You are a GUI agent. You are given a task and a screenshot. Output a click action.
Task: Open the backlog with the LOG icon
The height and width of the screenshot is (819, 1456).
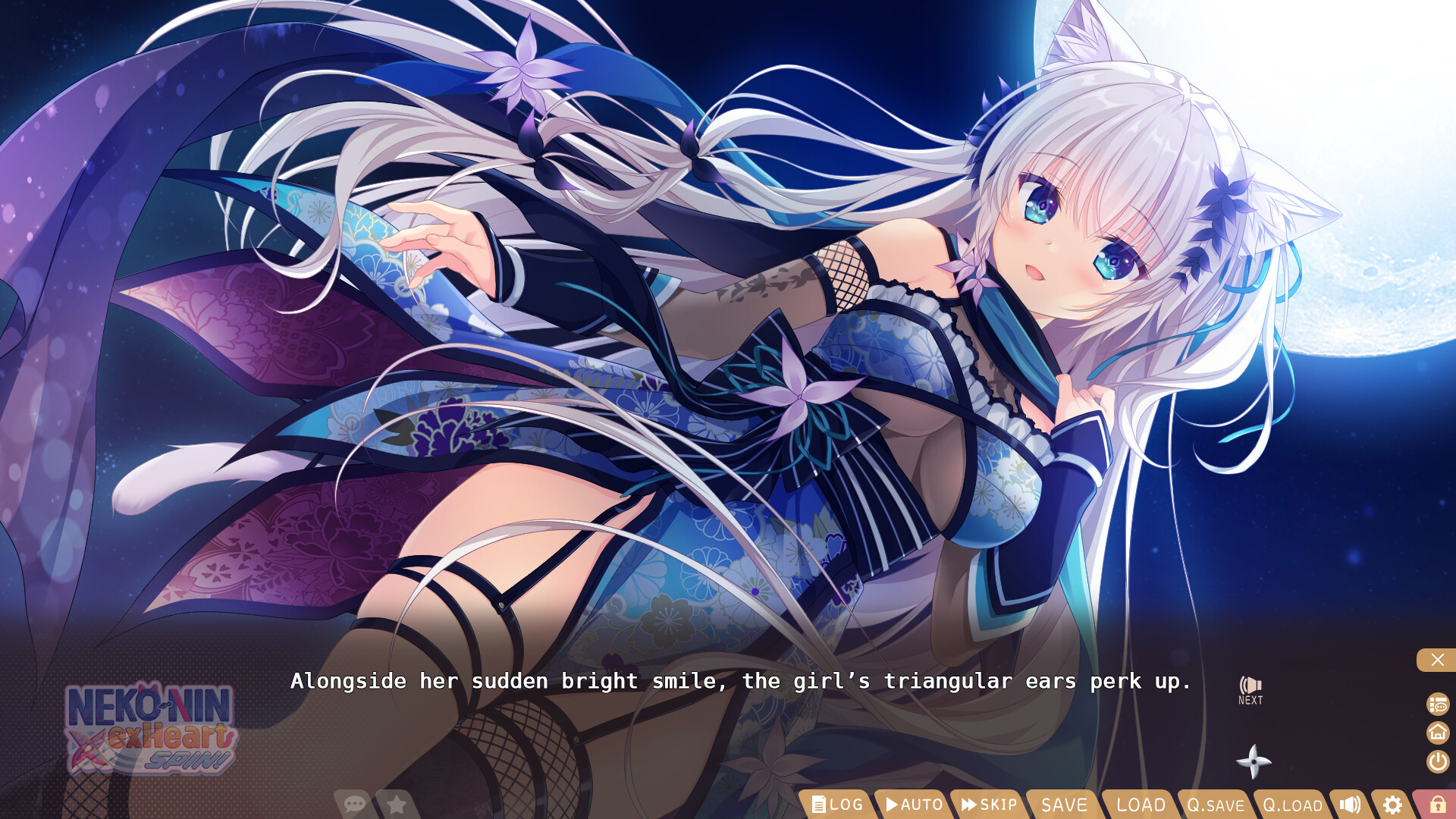tap(838, 805)
